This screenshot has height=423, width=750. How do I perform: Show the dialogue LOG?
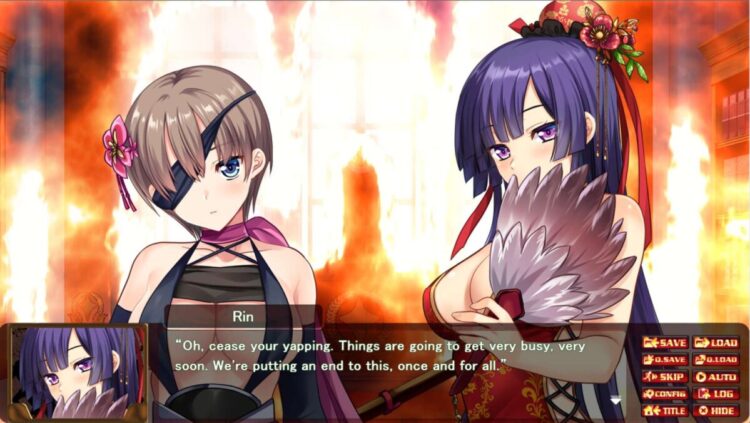pos(716,394)
